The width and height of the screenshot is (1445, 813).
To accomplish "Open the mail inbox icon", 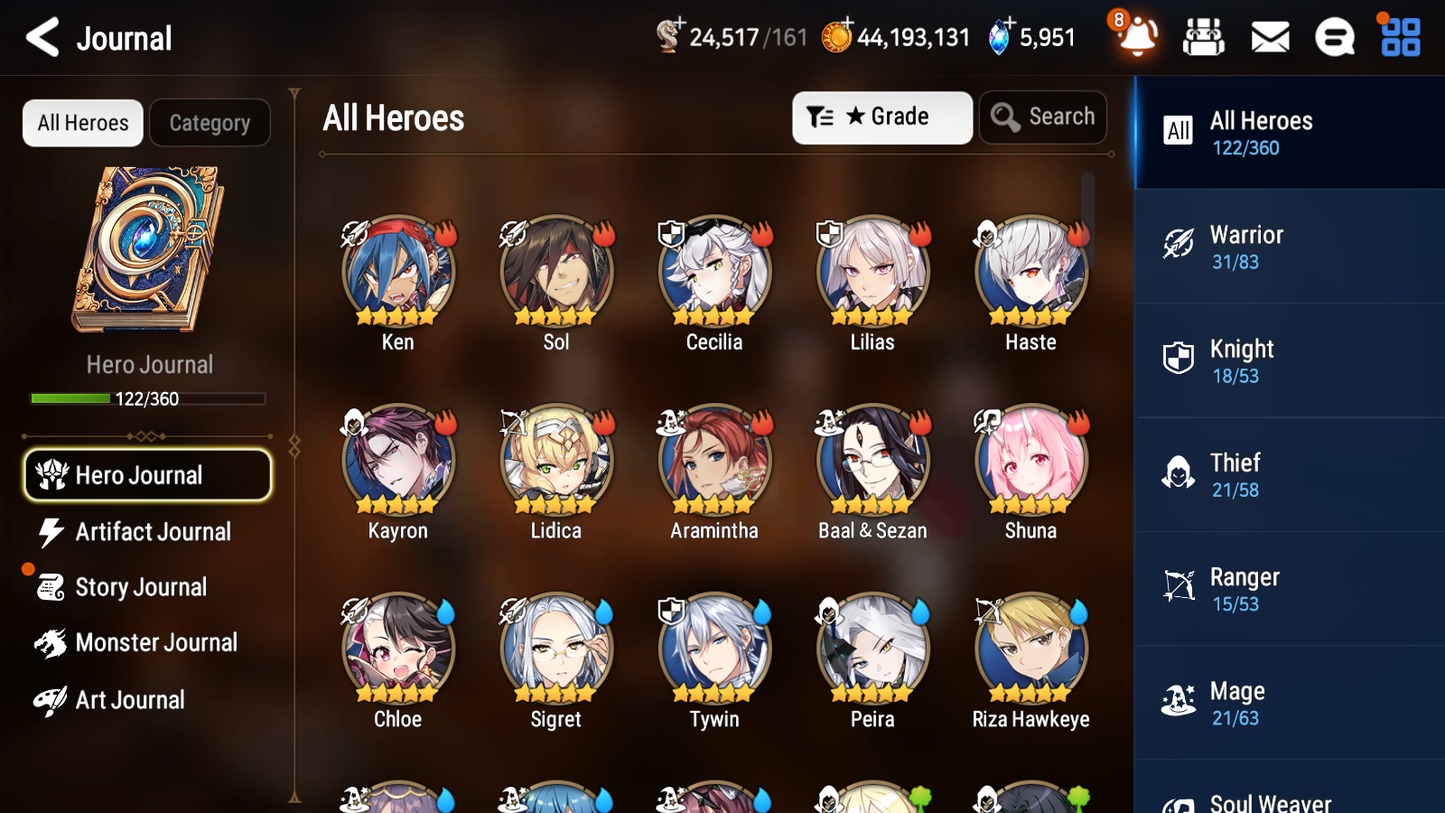I will 1269,36.
